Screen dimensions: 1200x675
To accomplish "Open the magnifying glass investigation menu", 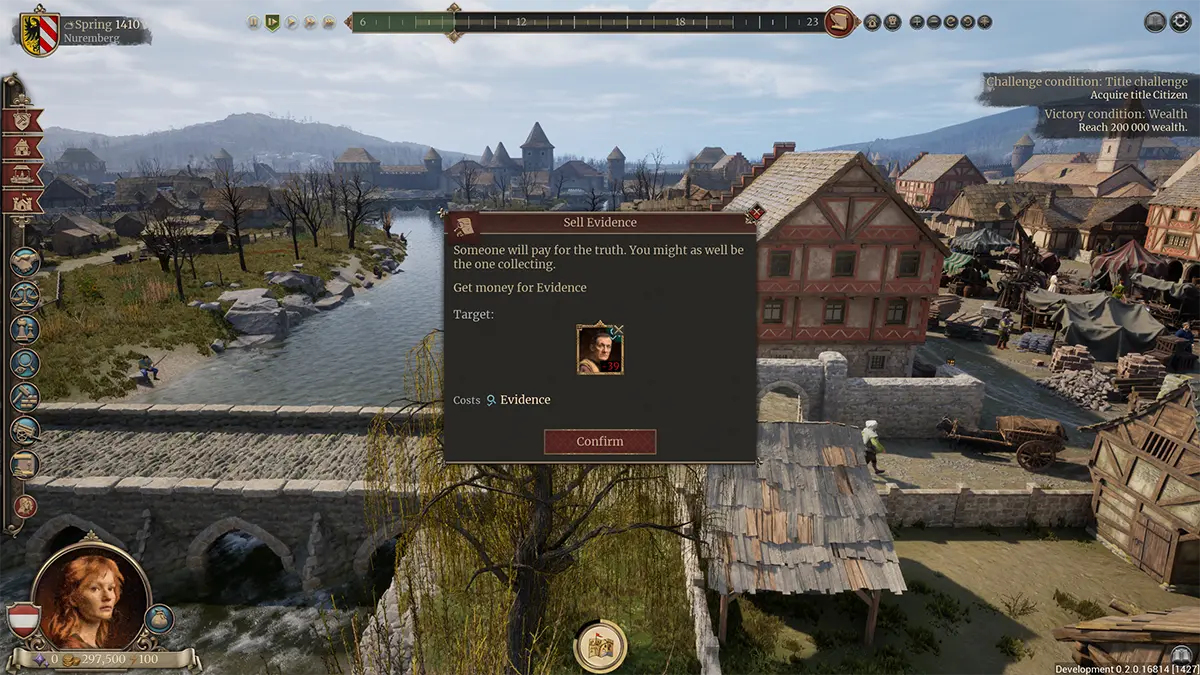I will (25, 363).
